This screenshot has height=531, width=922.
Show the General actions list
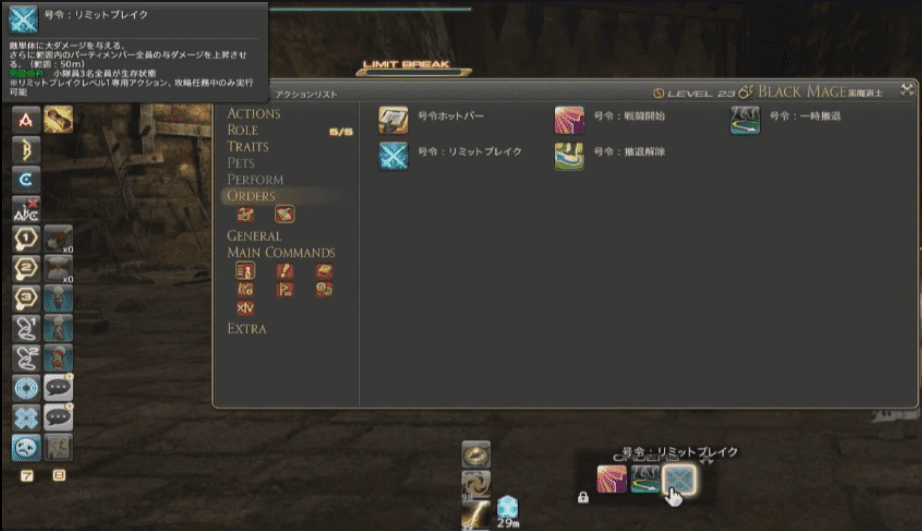pyautogui.click(x=254, y=236)
